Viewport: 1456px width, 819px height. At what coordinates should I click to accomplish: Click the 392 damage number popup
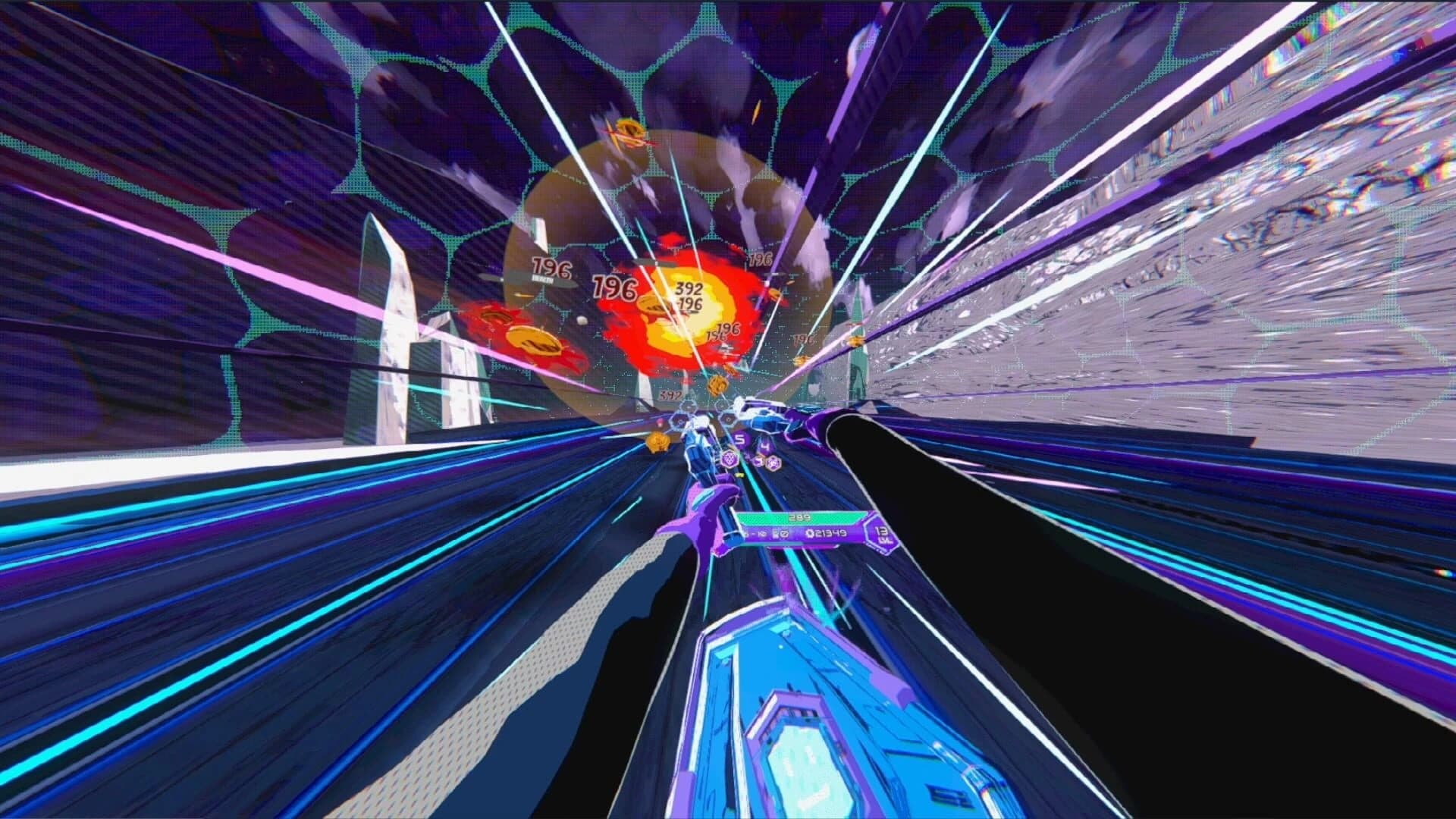click(x=689, y=290)
